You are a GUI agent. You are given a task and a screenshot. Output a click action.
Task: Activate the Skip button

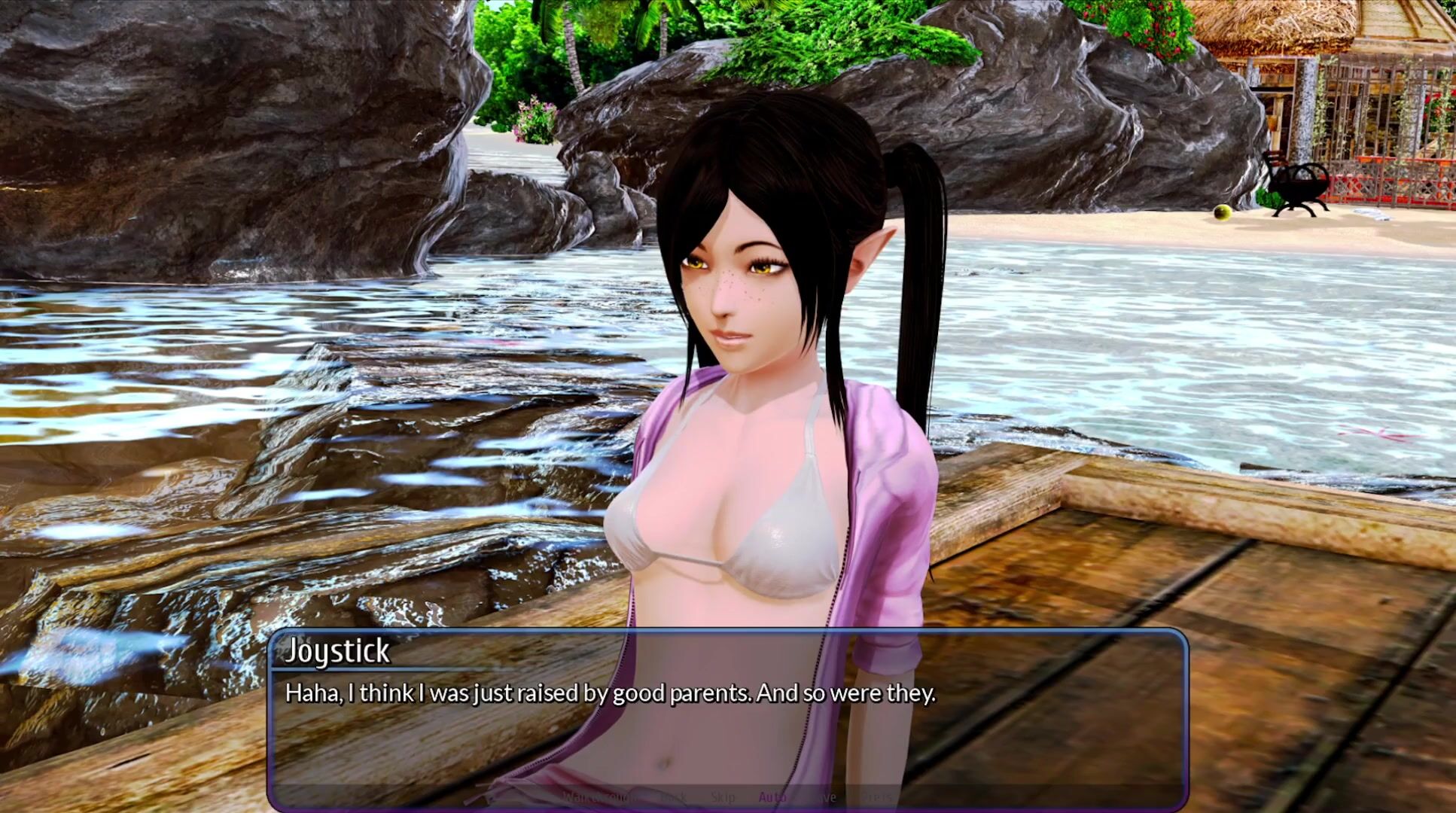[x=723, y=796]
